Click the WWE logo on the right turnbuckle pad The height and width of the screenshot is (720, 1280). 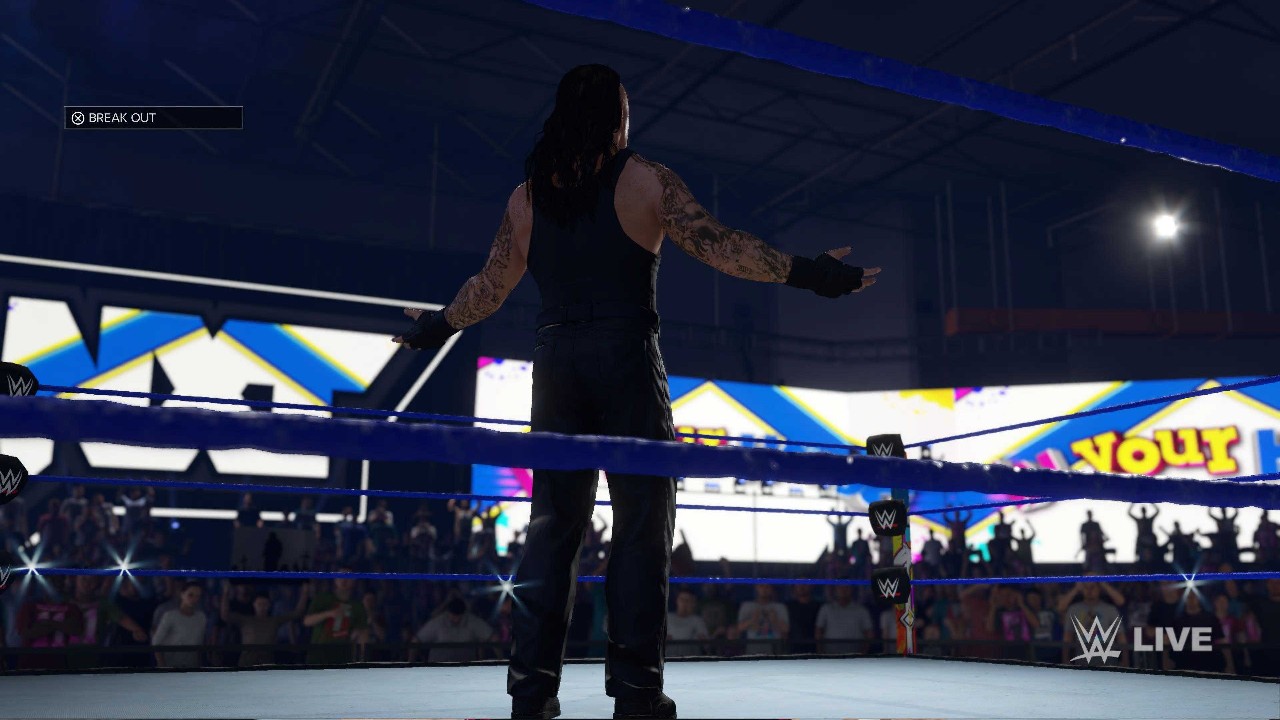click(x=886, y=449)
